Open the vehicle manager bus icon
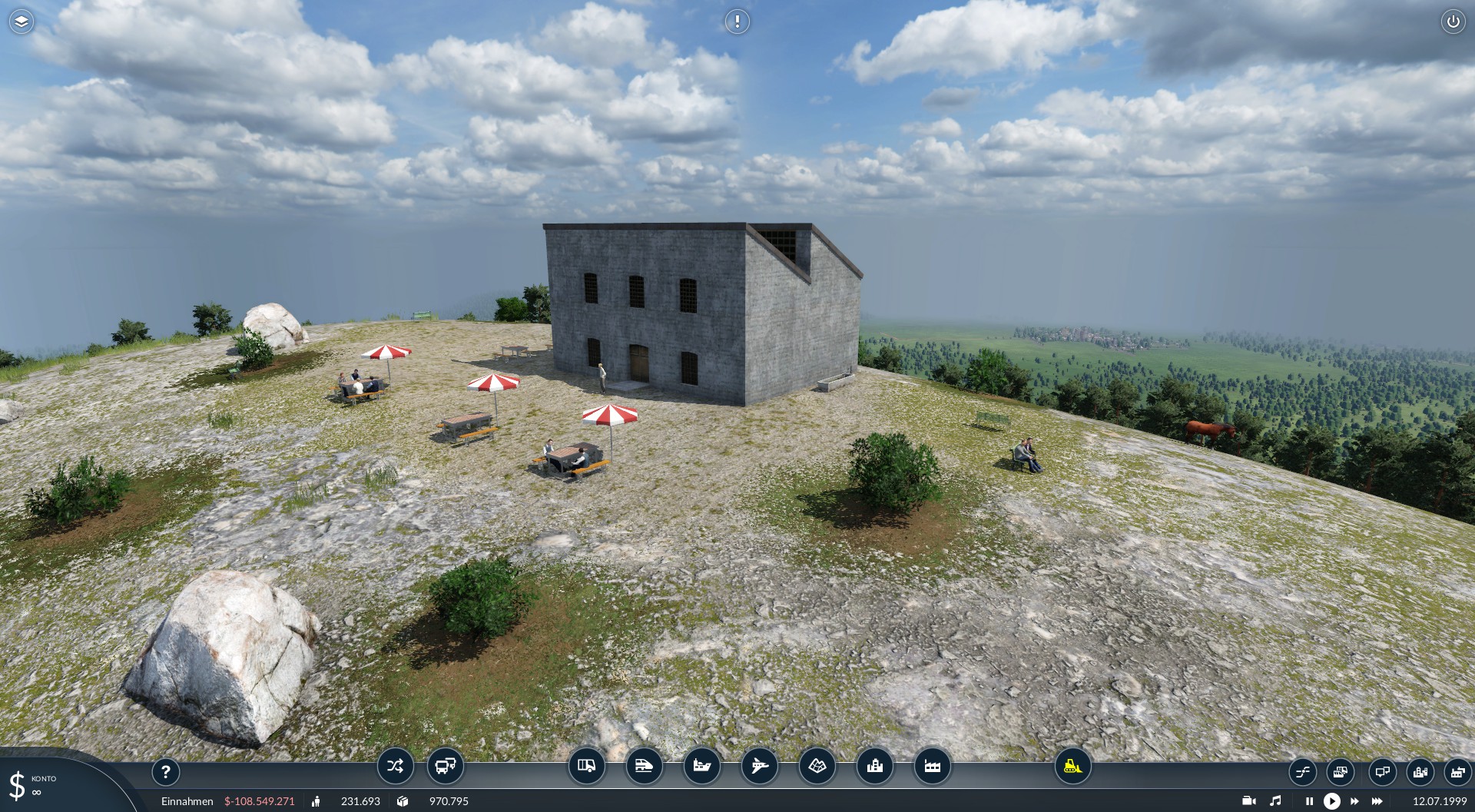The image size is (1475, 812). tap(446, 766)
